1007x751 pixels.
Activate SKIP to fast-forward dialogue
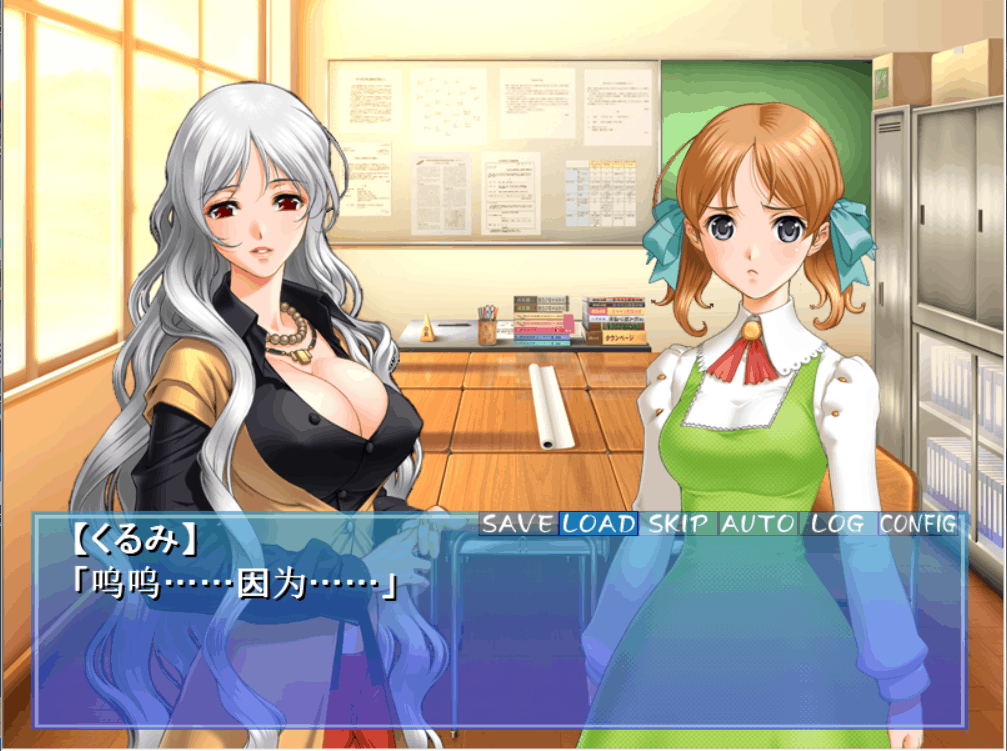point(678,523)
